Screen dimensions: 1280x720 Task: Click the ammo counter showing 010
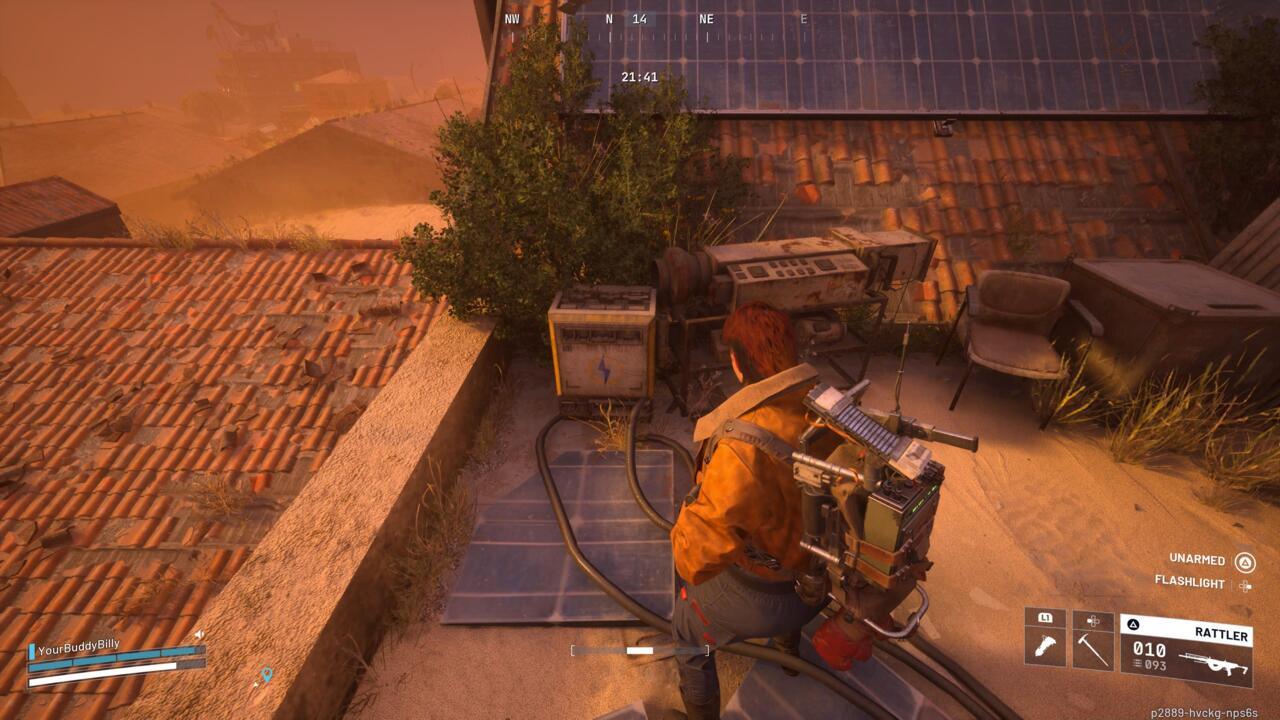click(x=1150, y=650)
